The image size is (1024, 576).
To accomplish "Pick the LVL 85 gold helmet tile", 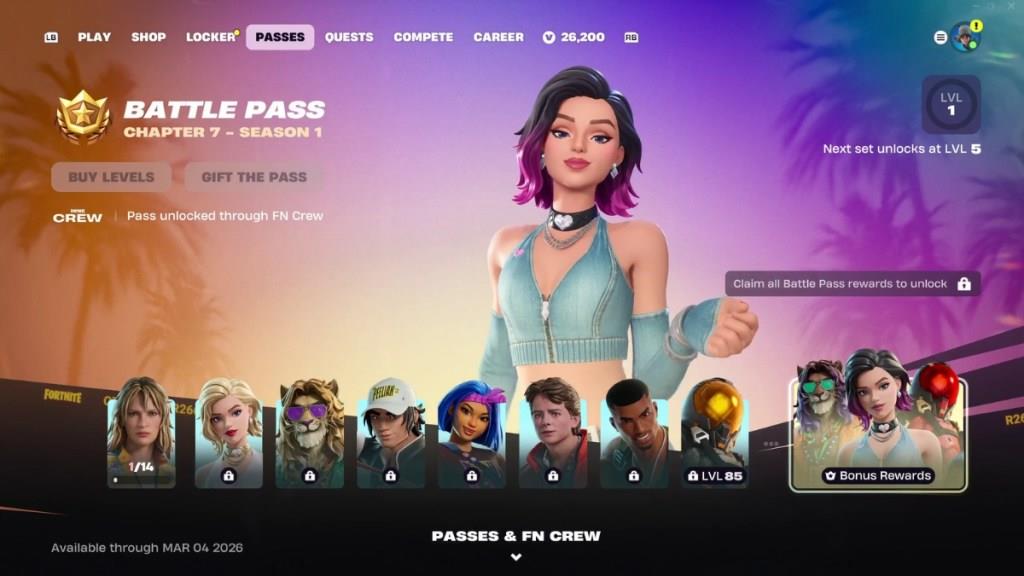I will tap(713, 432).
